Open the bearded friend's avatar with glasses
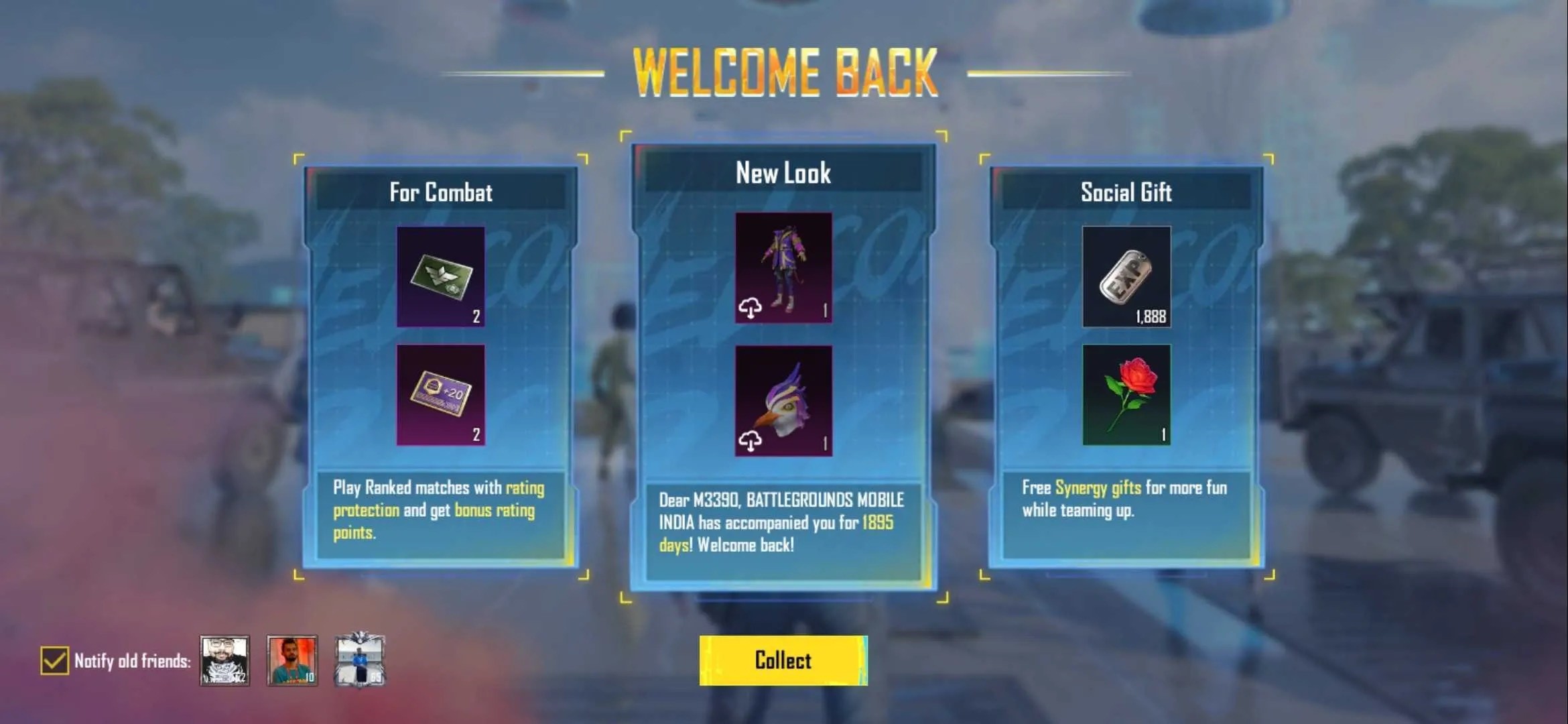This screenshot has width=1568, height=724. [x=224, y=660]
